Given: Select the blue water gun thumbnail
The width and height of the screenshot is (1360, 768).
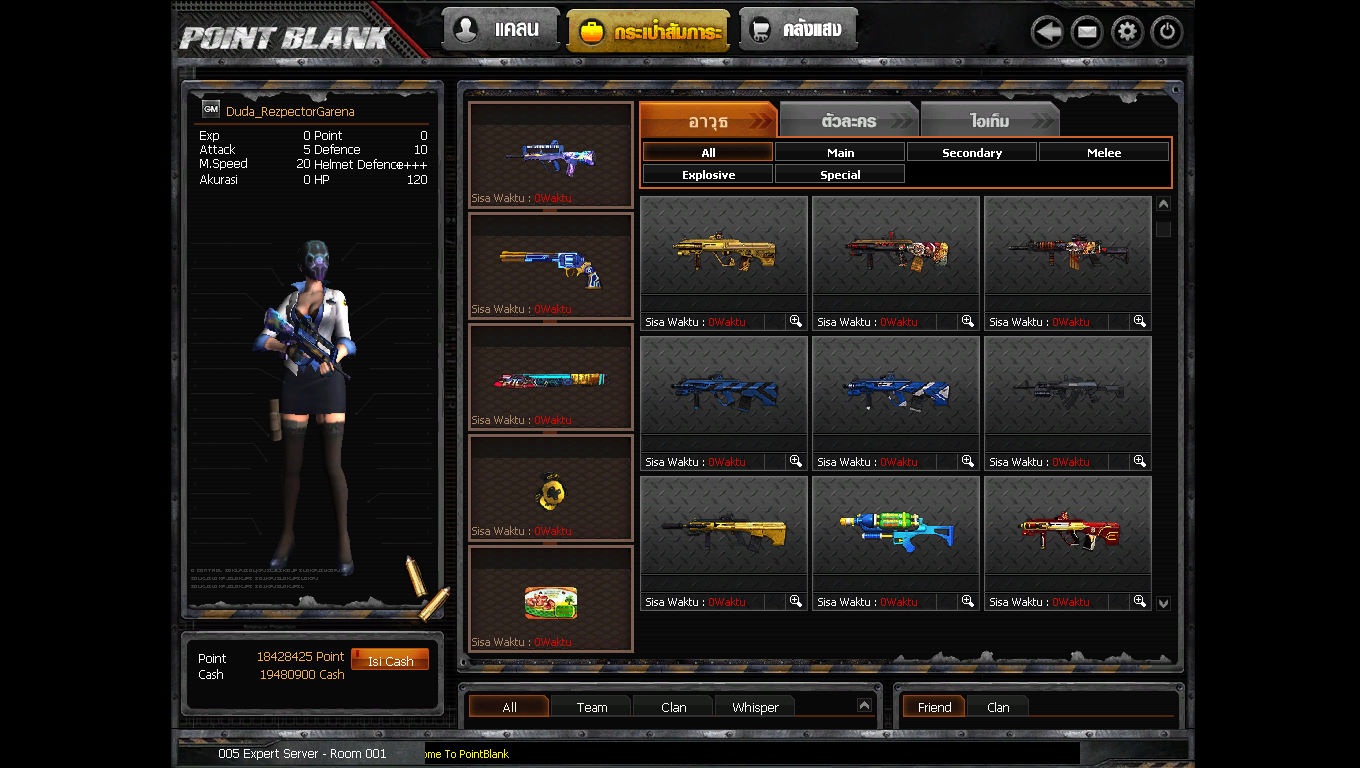Looking at the screenshot, I should point(895,525).
